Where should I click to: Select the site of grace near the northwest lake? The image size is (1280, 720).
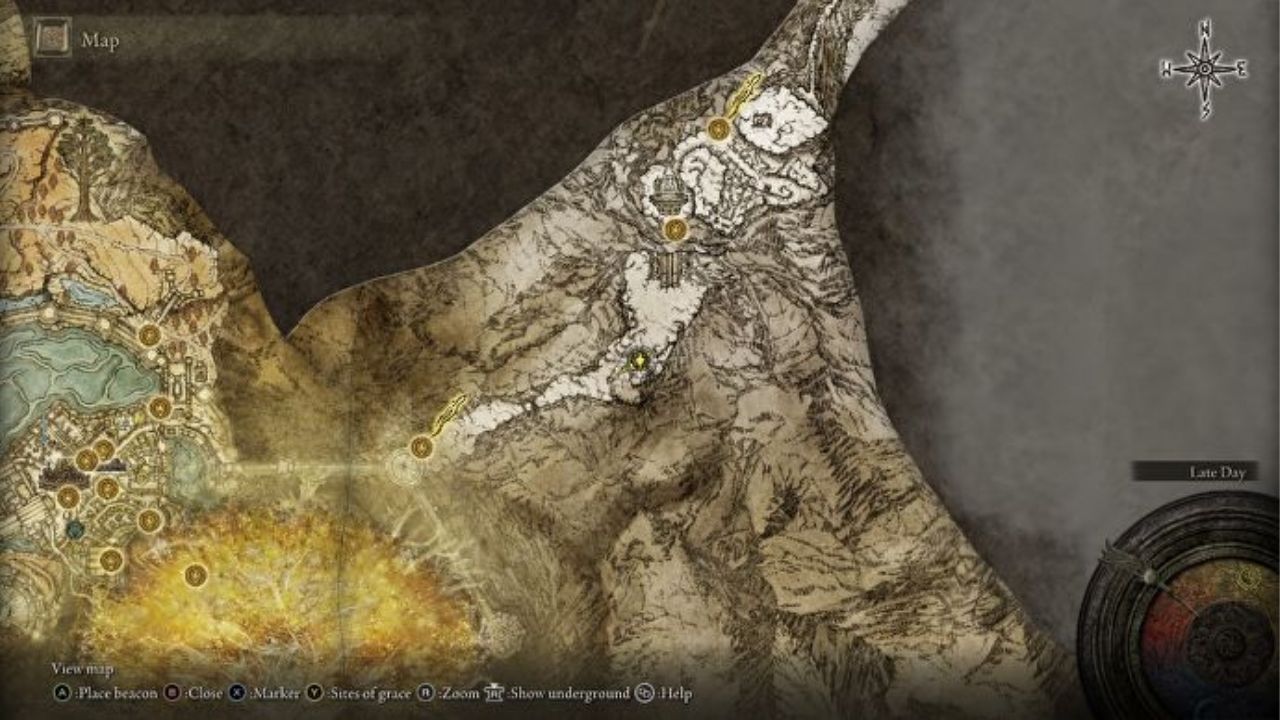149,336
